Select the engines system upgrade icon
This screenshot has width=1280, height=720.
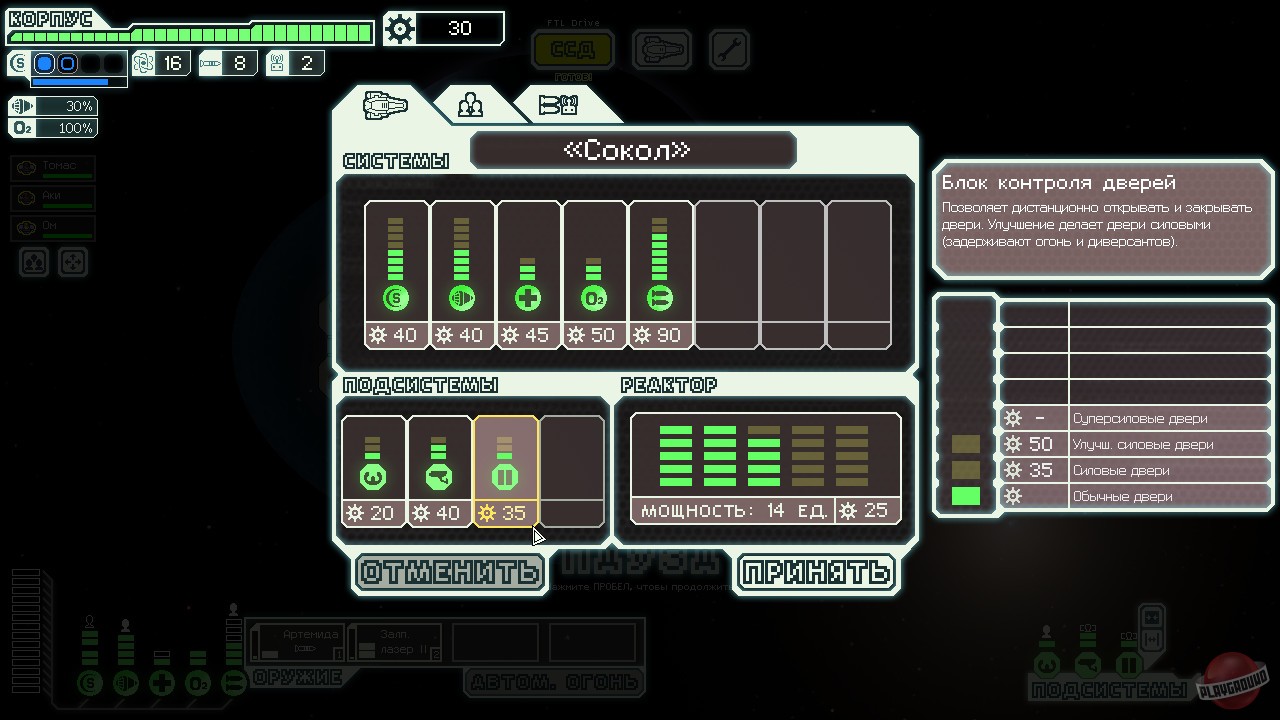pyautogui.click(x=461, y=297)
